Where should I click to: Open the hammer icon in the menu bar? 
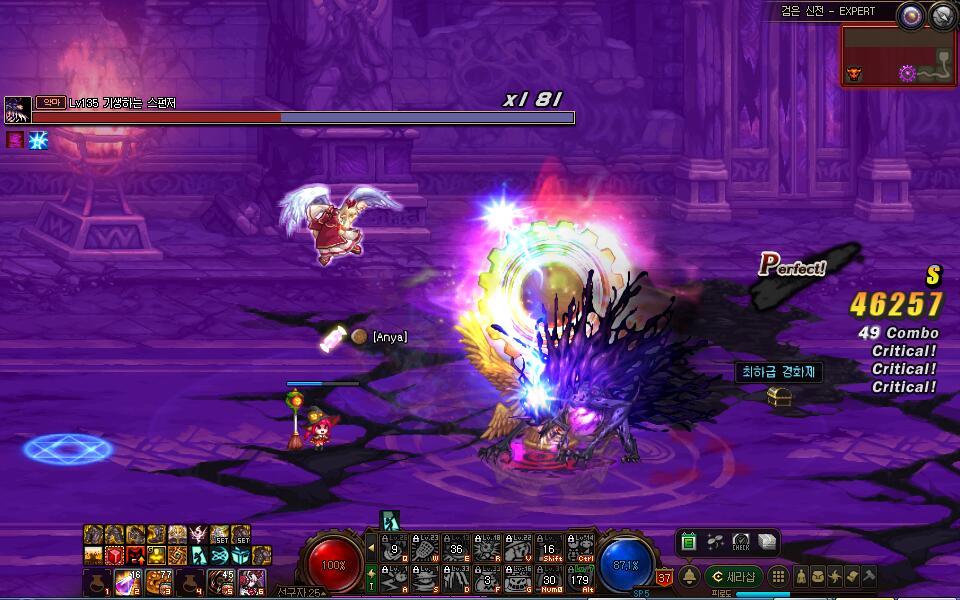pyautogui.click(x=869, y=577)
